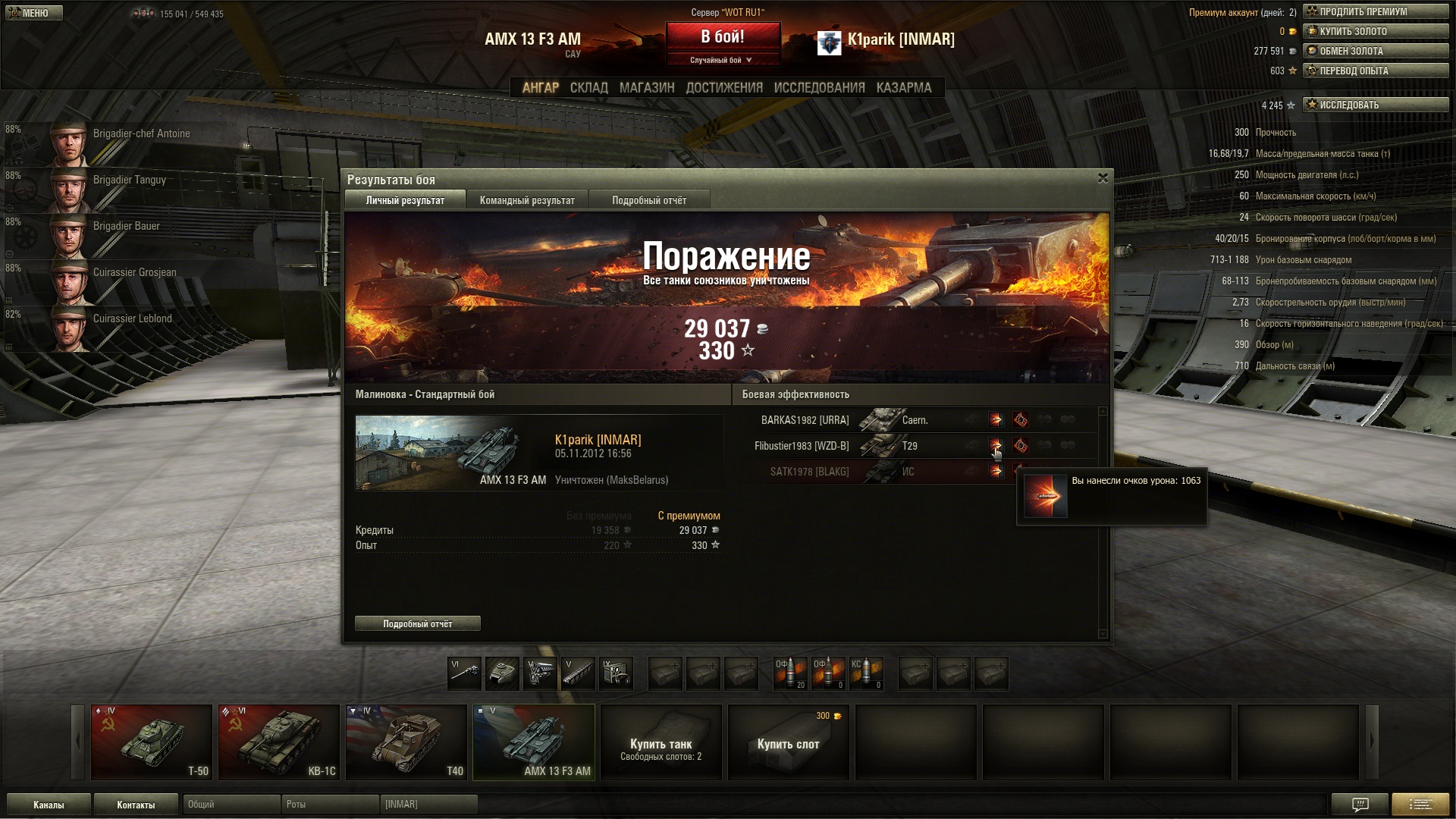Click the red "В бой!" battle button
This screenshot has width=1456, height=819.
coord(723,37)
